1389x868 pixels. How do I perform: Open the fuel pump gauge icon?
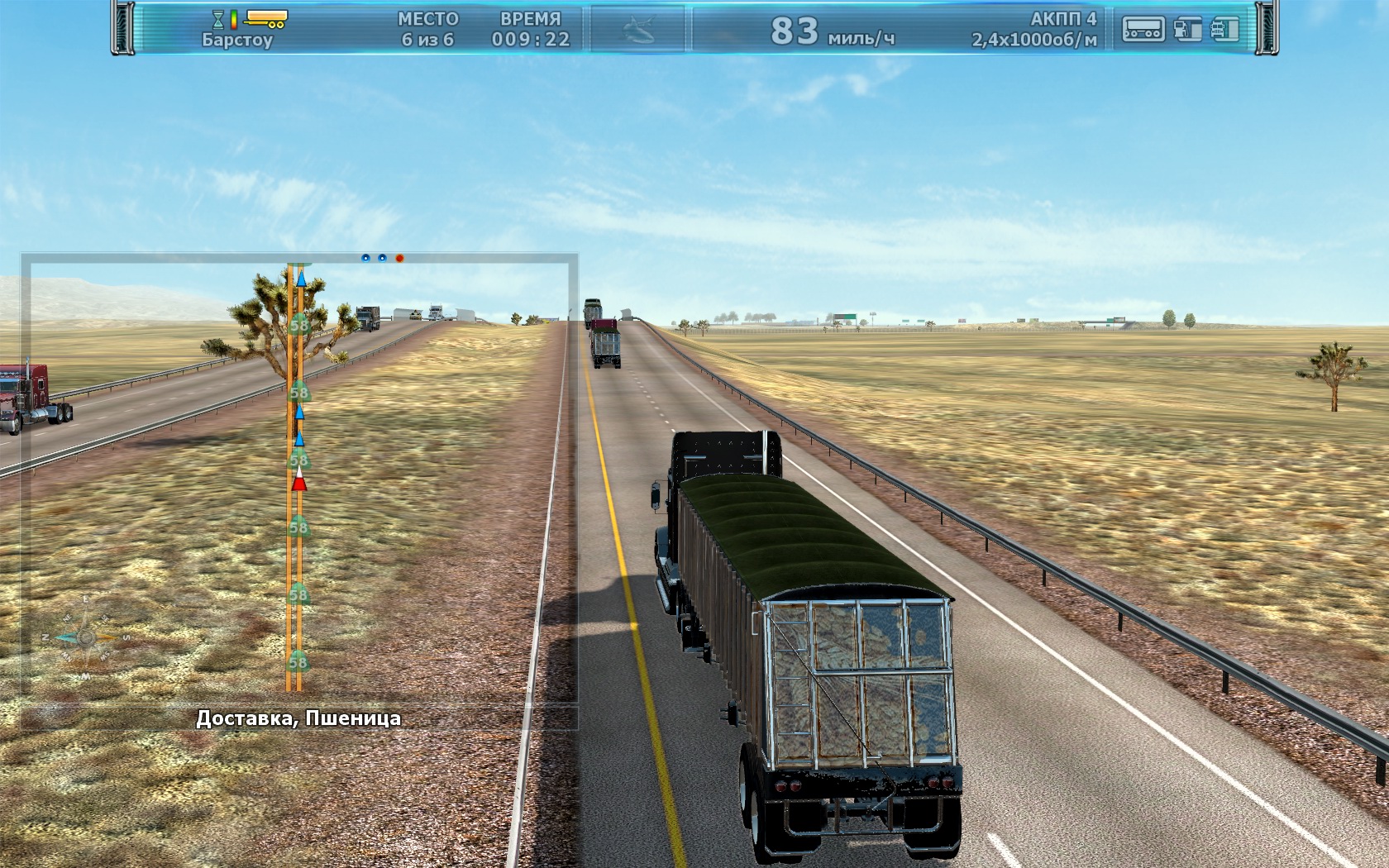1187,29
